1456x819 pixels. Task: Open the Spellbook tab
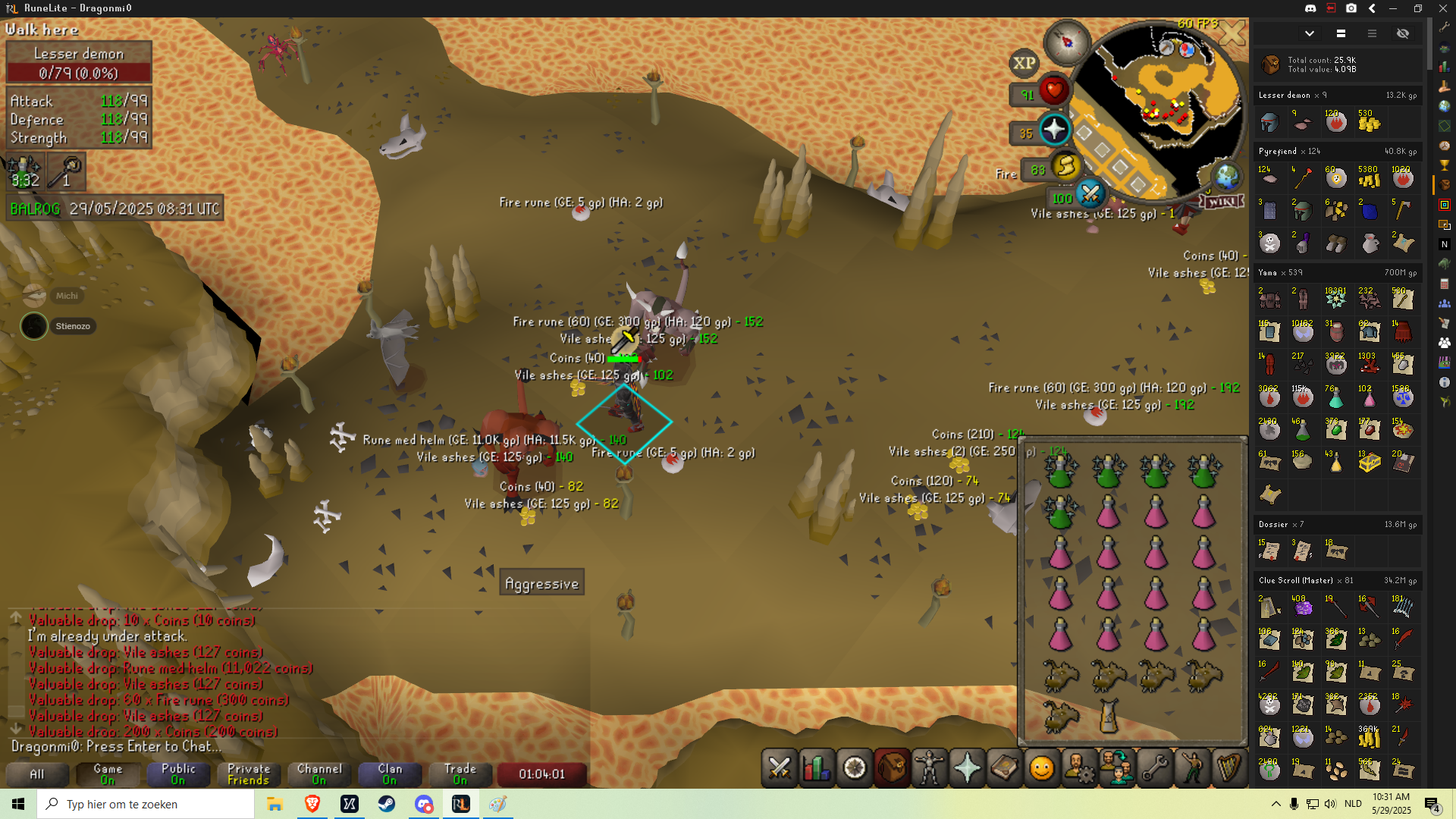tap(1004, 768)
